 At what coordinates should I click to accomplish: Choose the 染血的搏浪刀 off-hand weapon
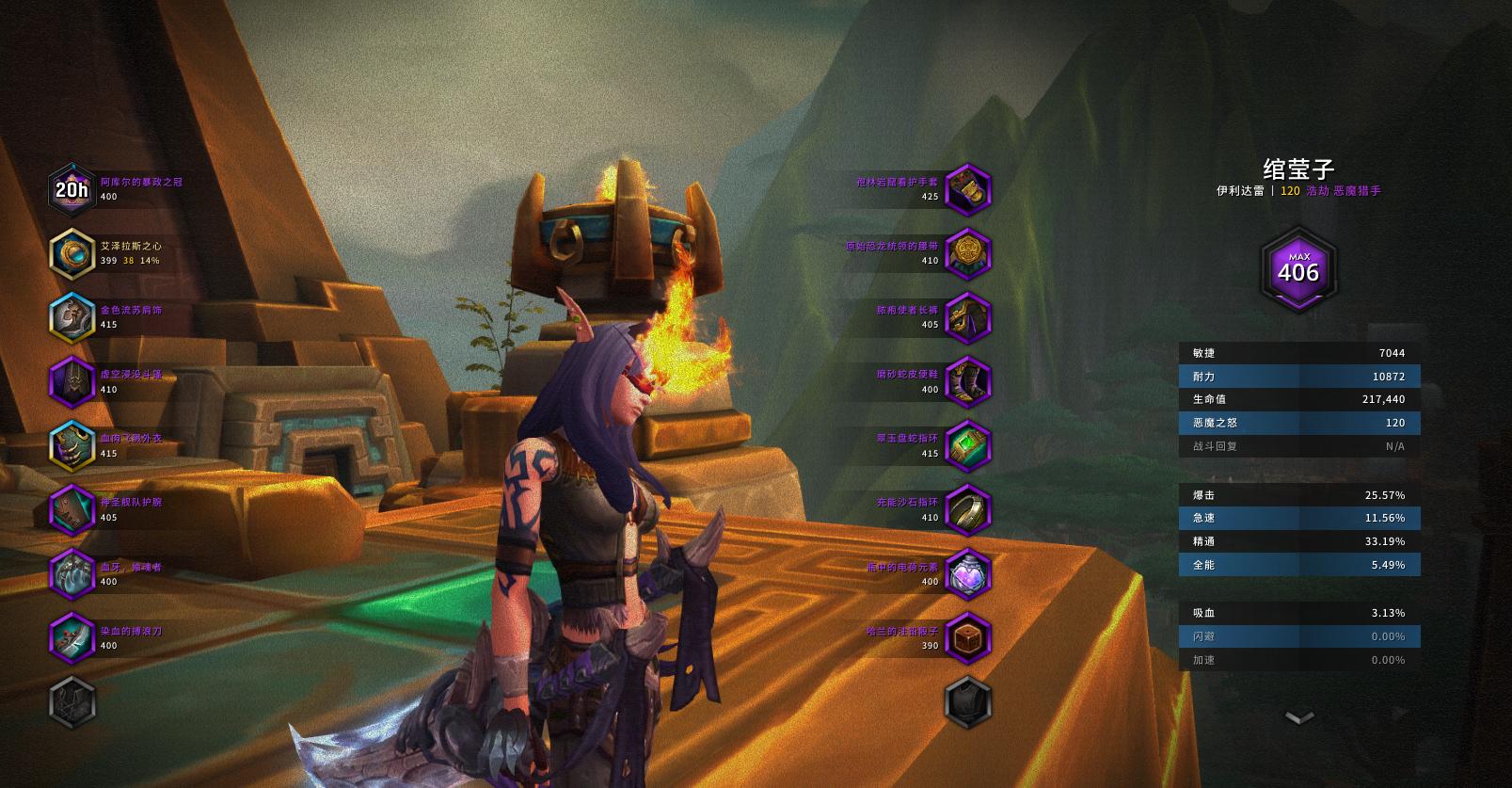click(x=72, y=638)
